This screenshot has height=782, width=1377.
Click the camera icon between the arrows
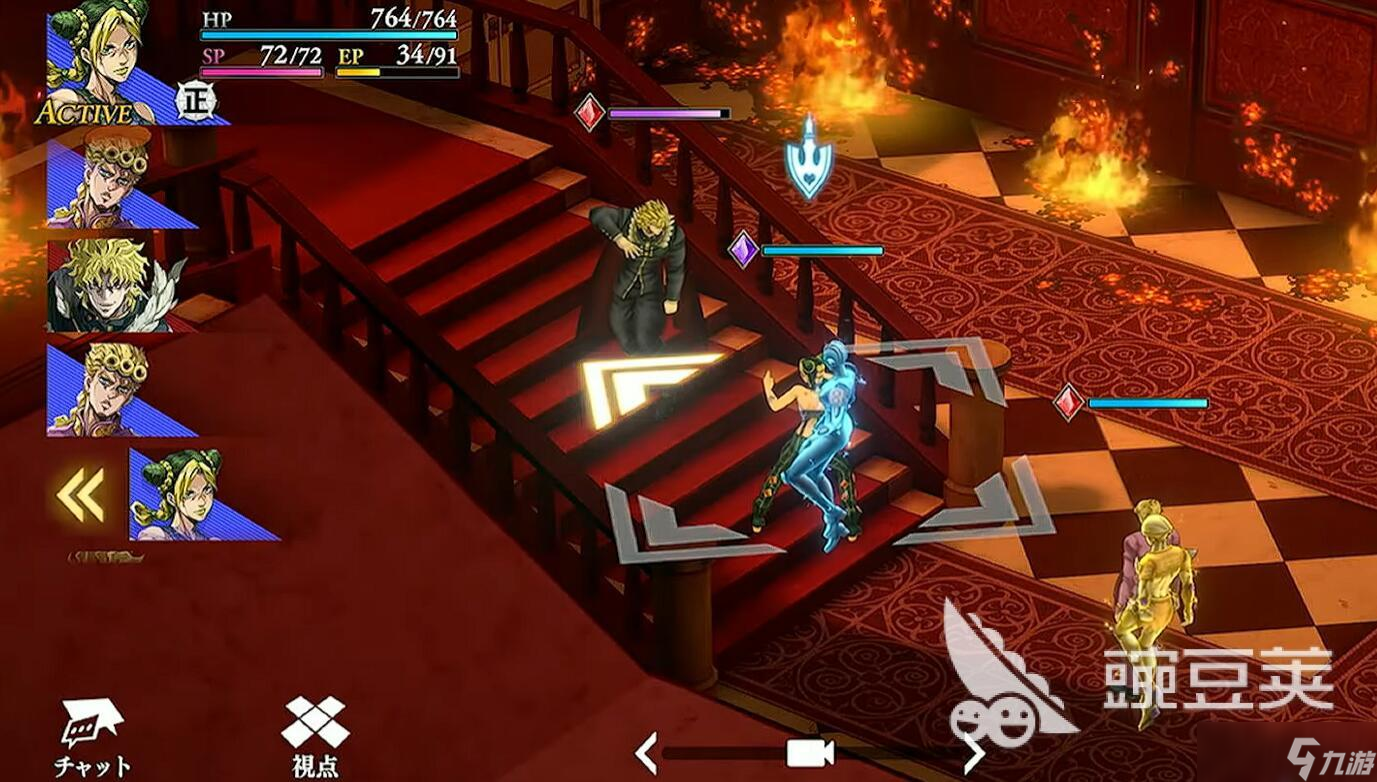[810, 752]
